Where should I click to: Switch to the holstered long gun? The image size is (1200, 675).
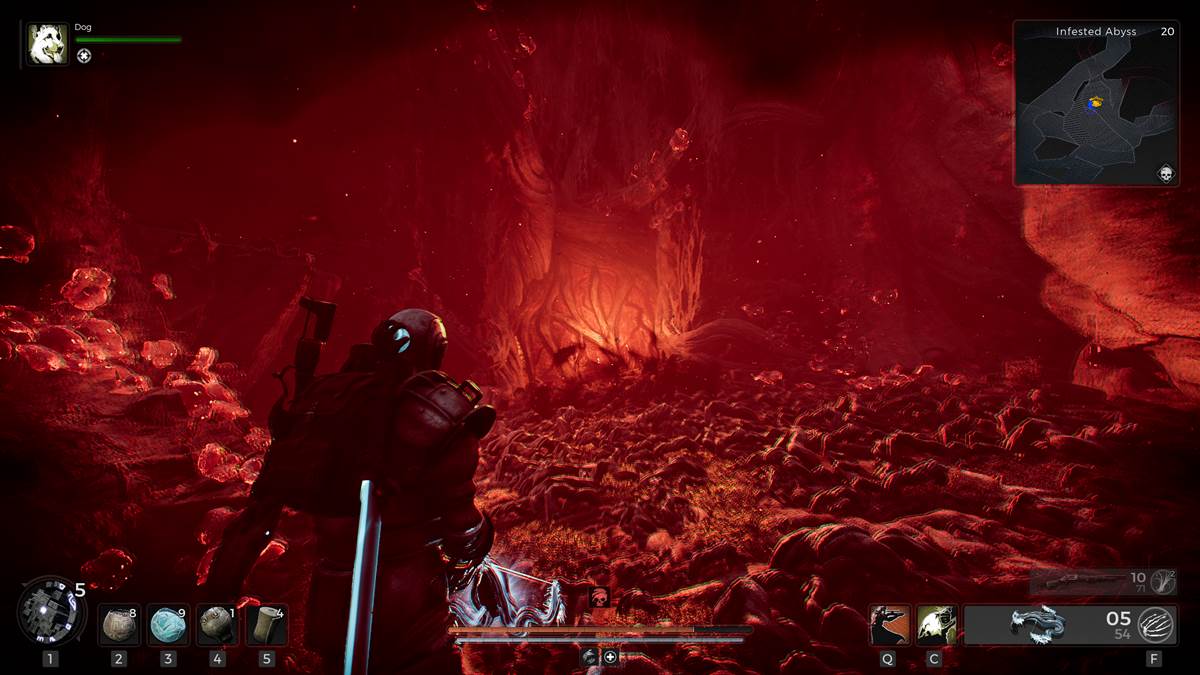(x=1085, y=581)
